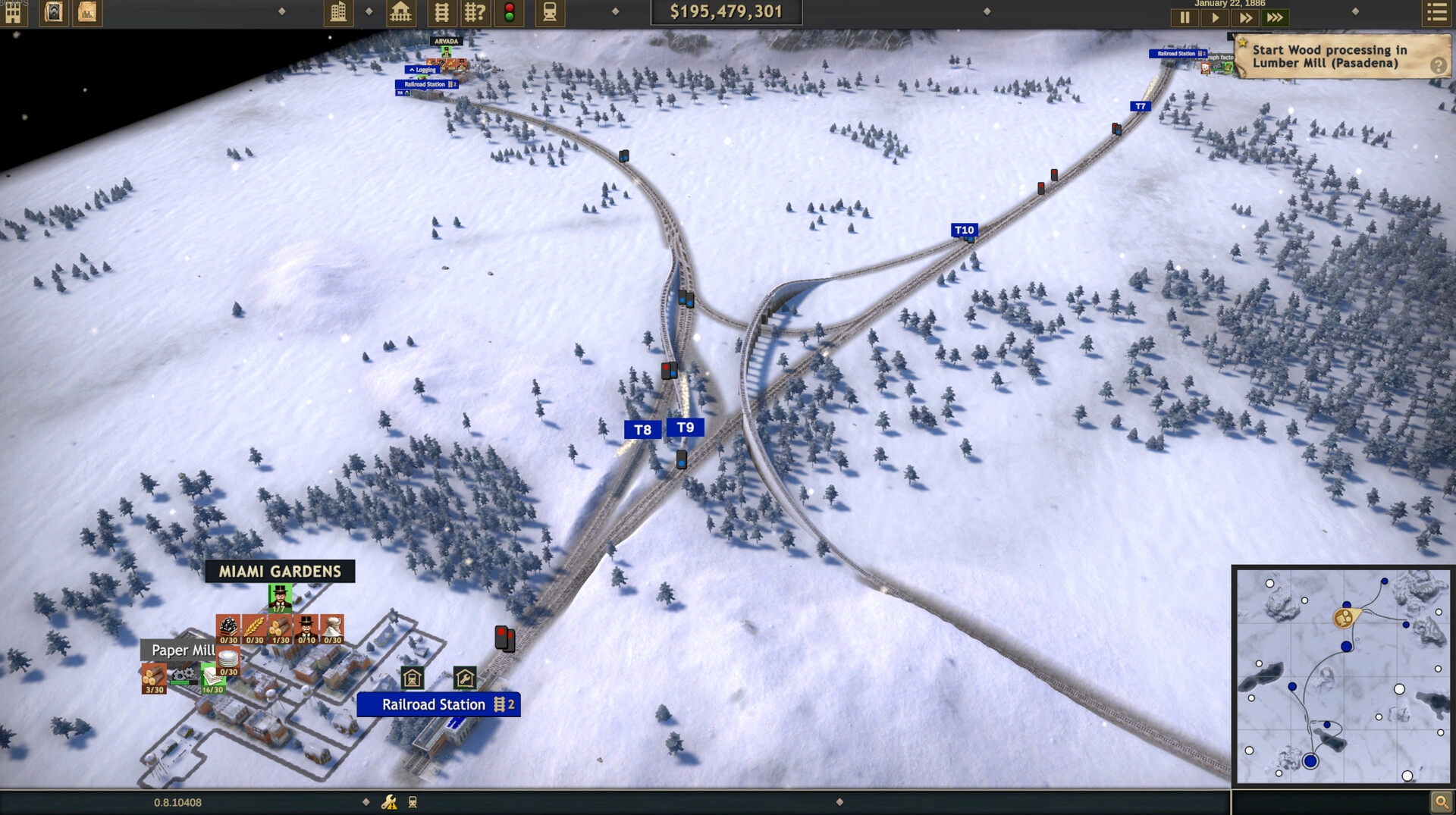
Task: Show the character portrait panel
Action: tap(54, 12)
